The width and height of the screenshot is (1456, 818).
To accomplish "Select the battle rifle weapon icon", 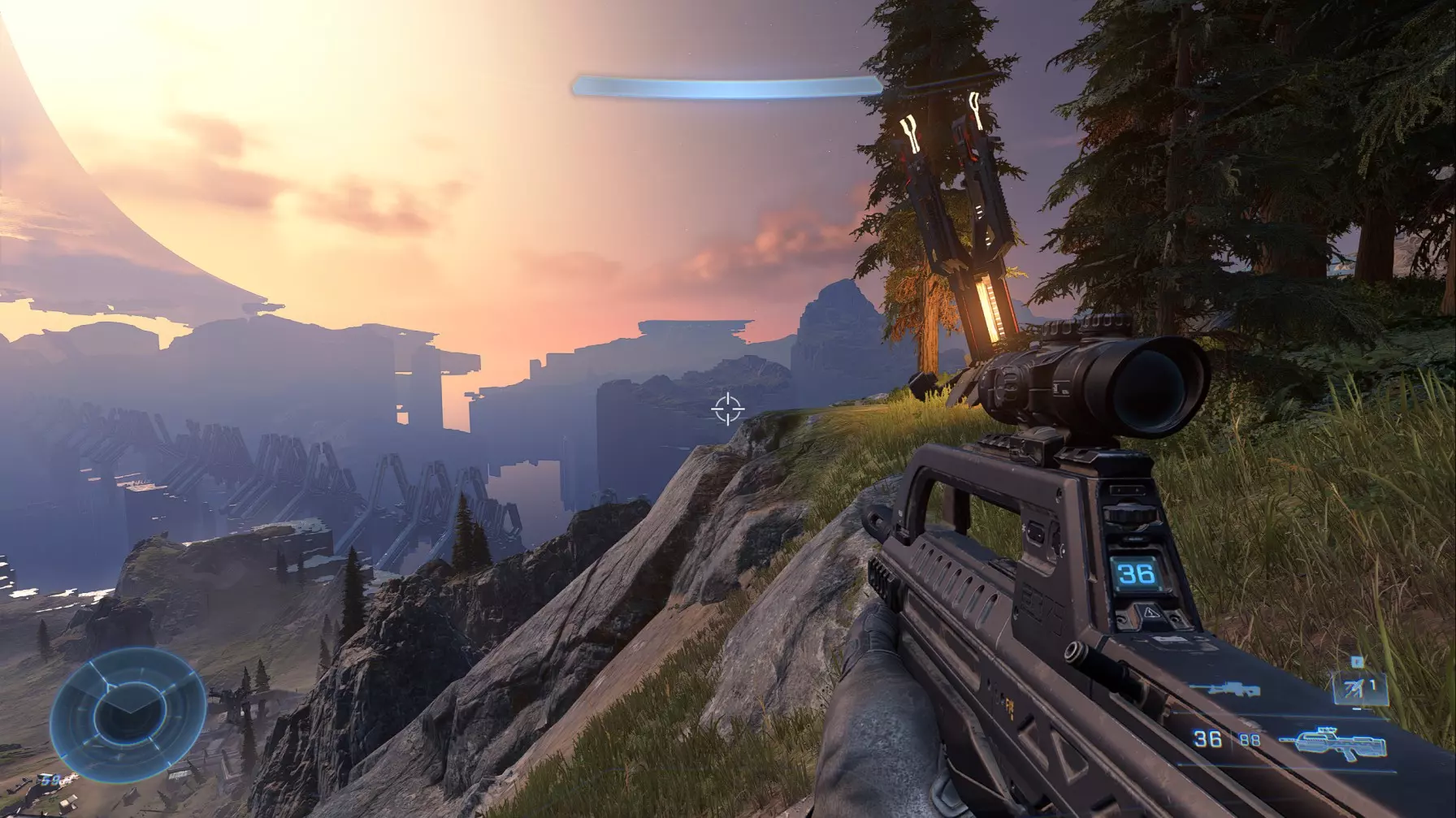I will [x=1319, y=743].
